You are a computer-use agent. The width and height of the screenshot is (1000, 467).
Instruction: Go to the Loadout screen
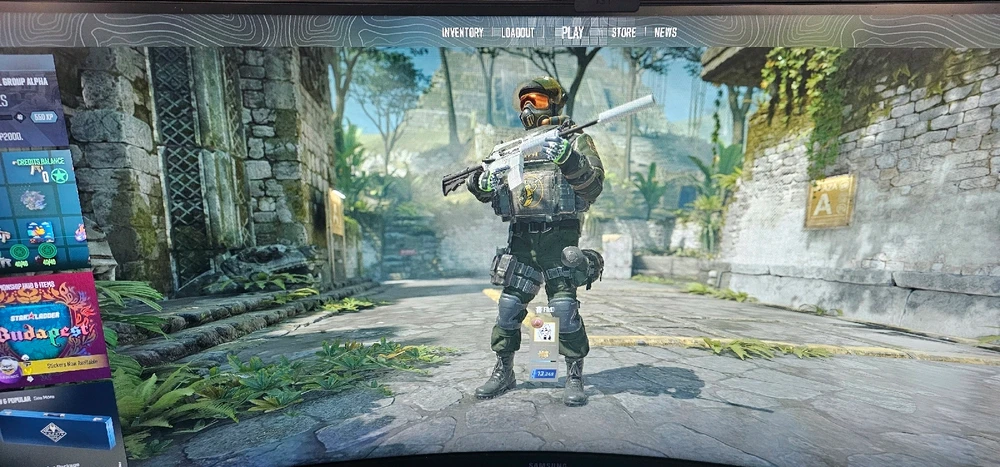click(518, 32)
